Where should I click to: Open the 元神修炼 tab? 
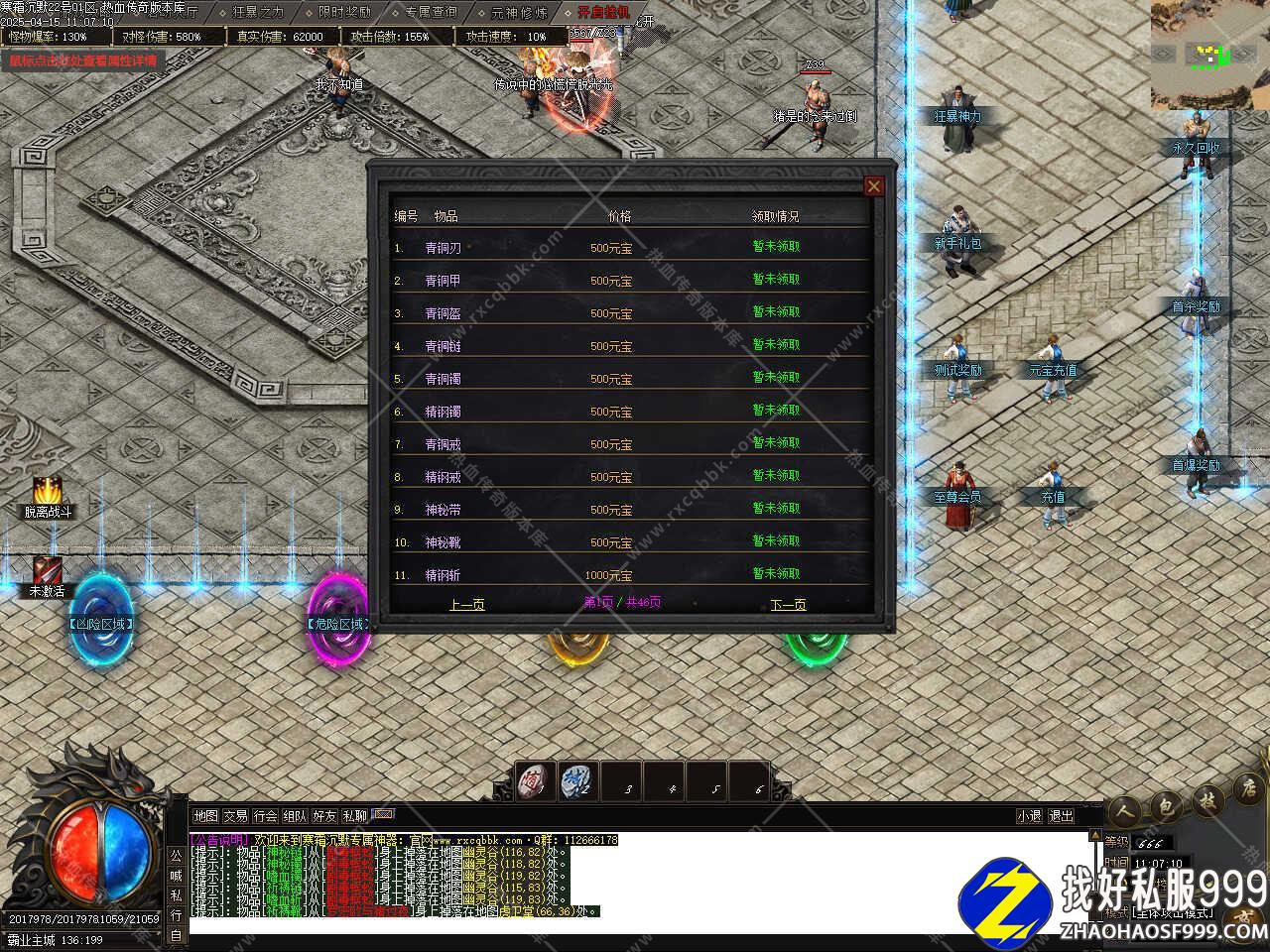518,13
